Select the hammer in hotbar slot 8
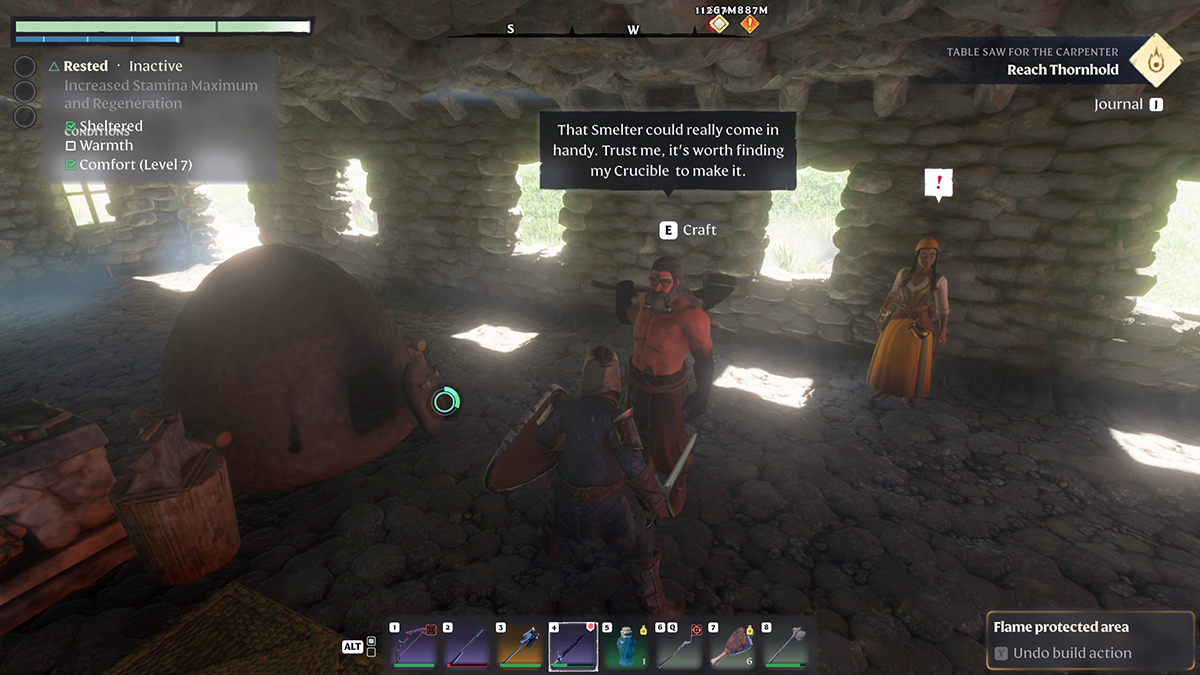 [x=785, y=646]
